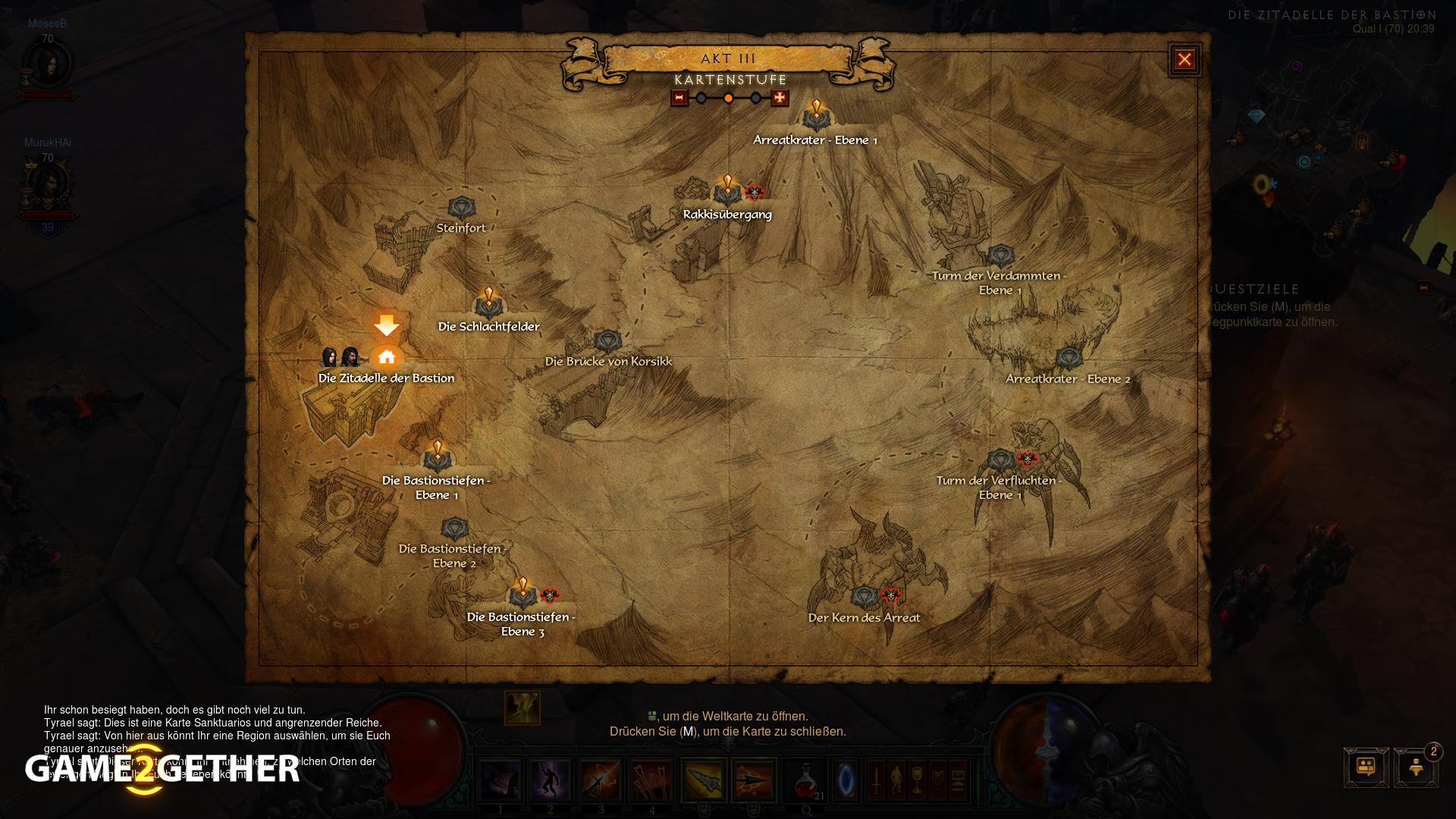Select Die Bastionstiefen - Ebene 3 waypoint
Screen dimensions: 1456x819
[522, 596]
